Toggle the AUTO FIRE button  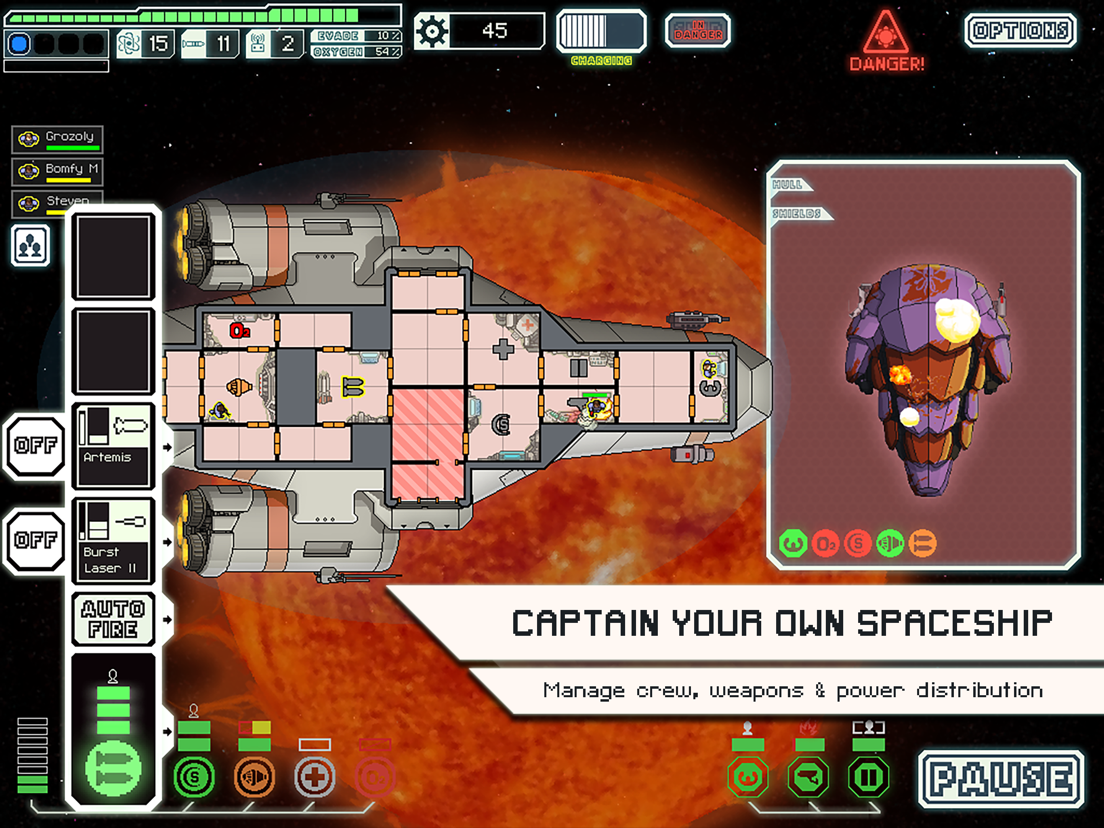click(114, 618)
